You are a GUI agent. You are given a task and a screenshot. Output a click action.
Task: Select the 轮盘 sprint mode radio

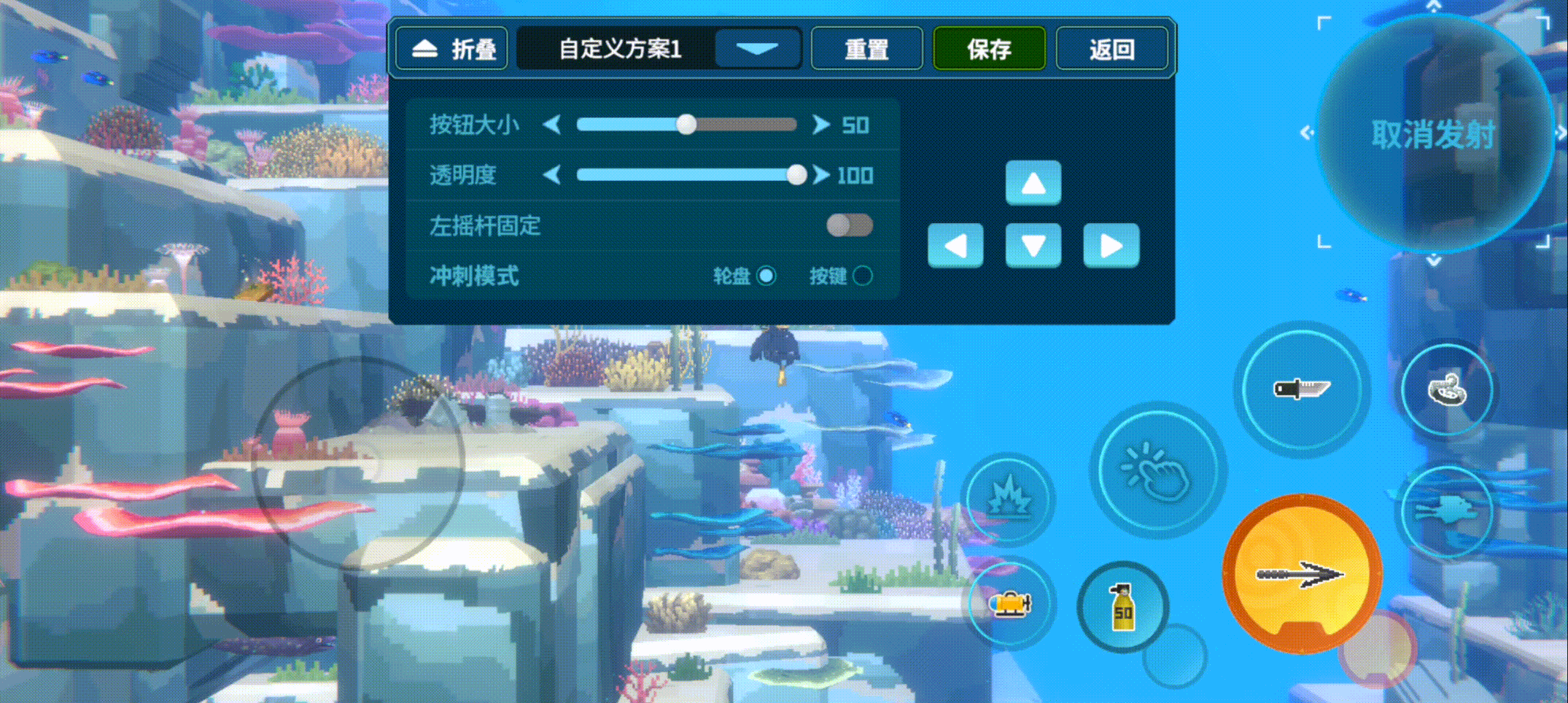coord(766,276)
